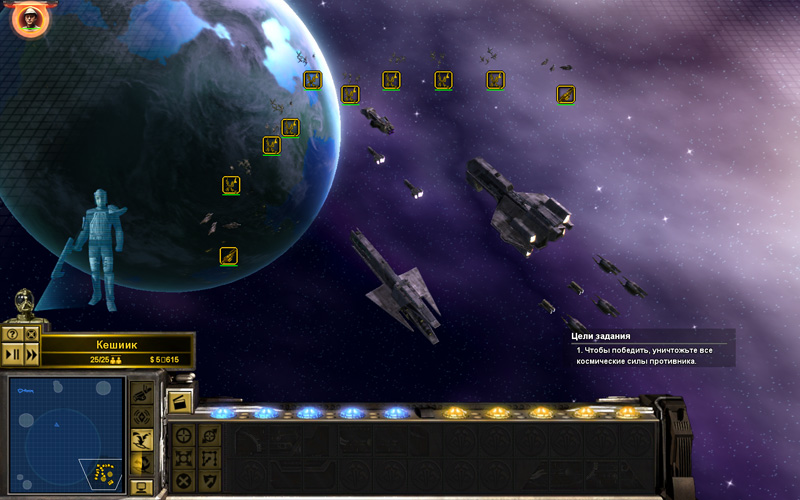The width and height of the screenshot is (800, 500).
Task: Select the attack-move crosshair command
Action: click(x=182, y=435)
